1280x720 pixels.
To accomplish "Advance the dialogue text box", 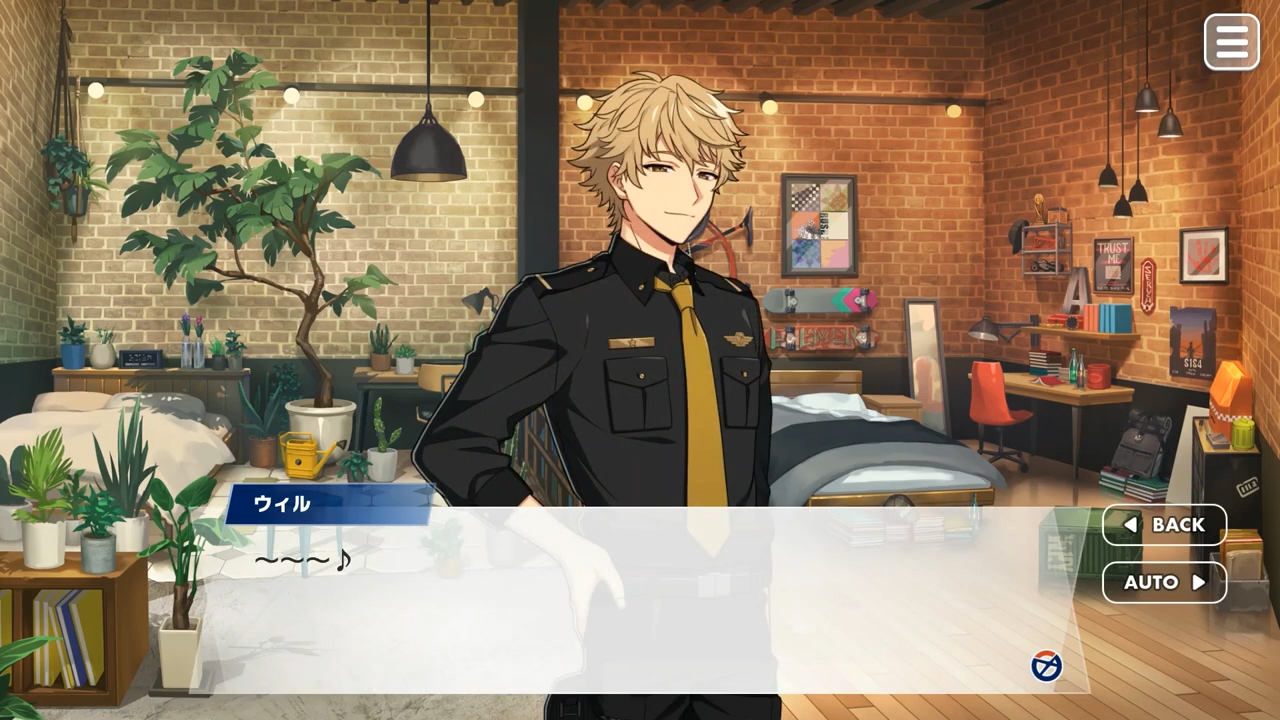I will (640, 610).
